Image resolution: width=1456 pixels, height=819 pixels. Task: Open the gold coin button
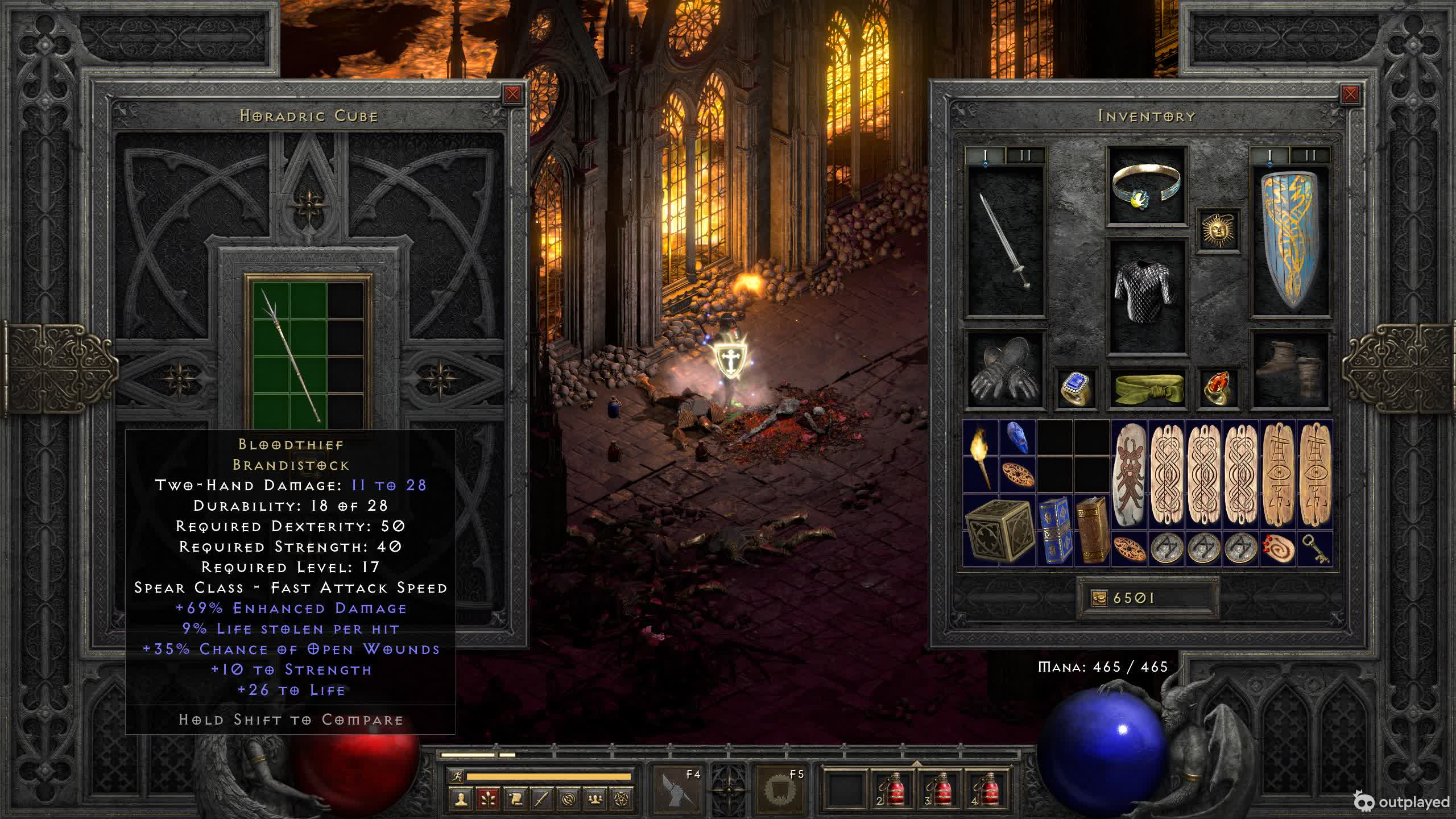[1099, 598]
